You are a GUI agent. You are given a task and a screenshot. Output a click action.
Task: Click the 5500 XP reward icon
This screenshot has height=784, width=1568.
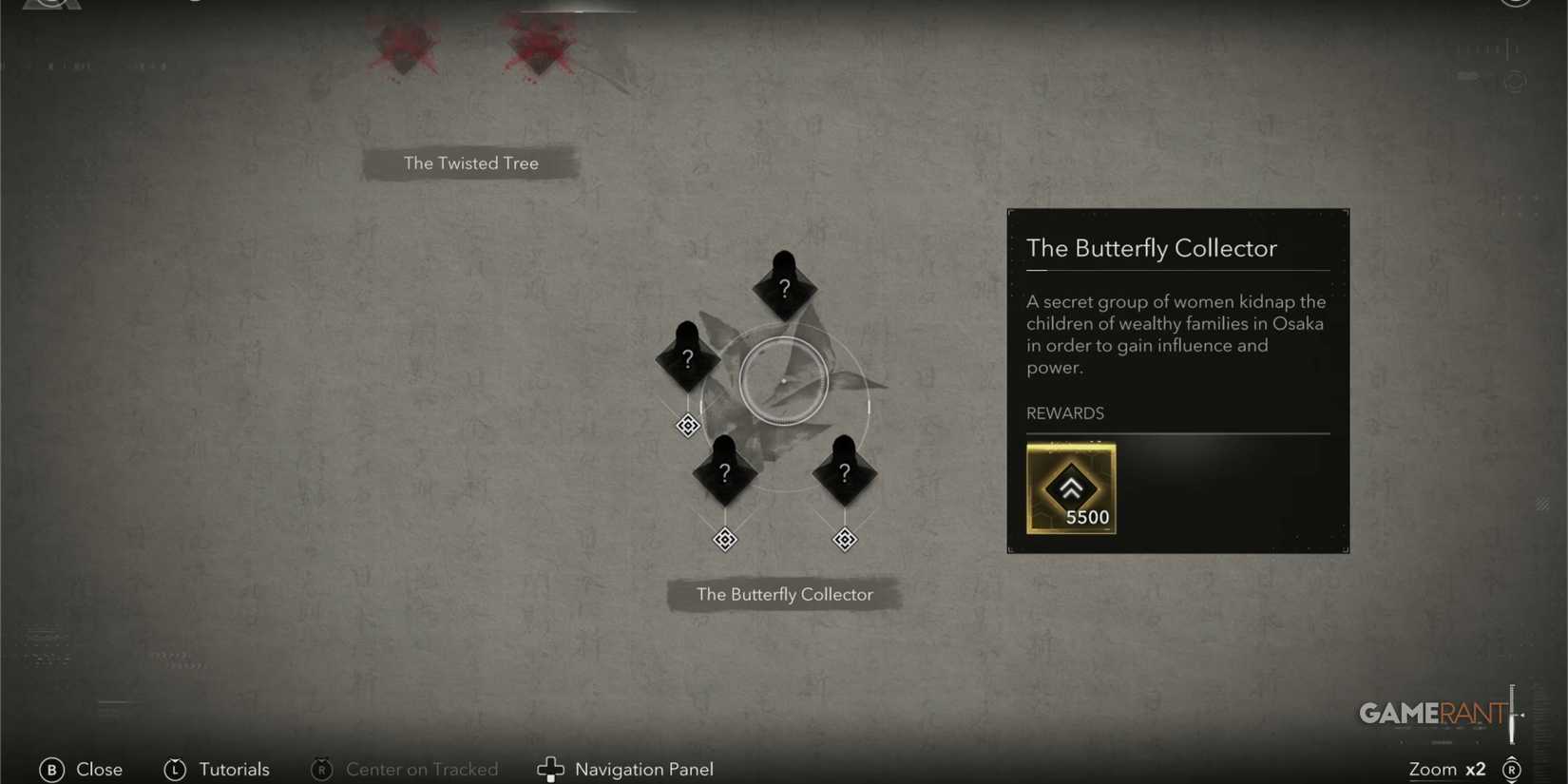[1071, 489]
